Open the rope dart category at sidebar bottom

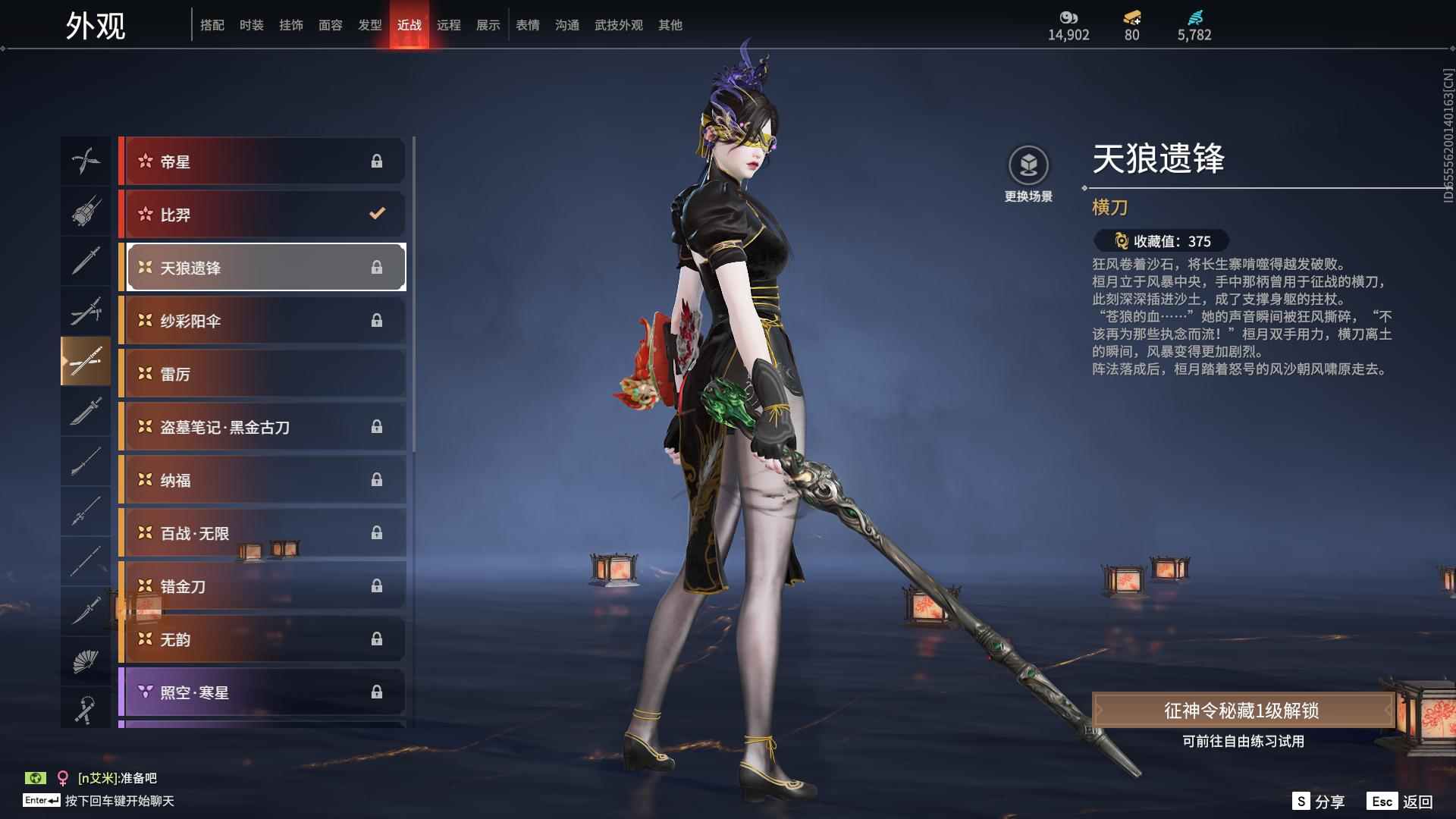[86, 709]
